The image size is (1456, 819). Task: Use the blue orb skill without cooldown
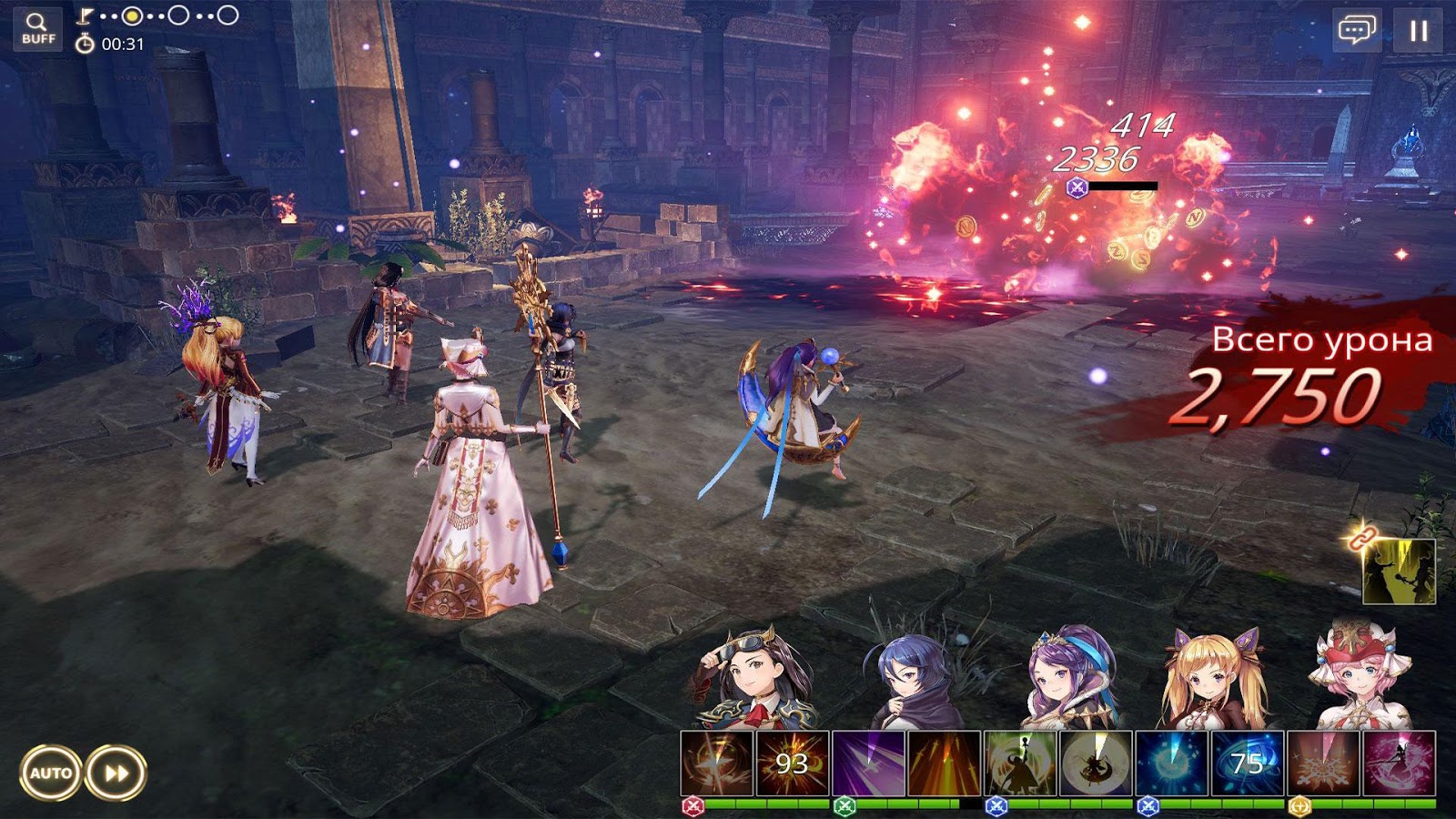point(1172,763)
